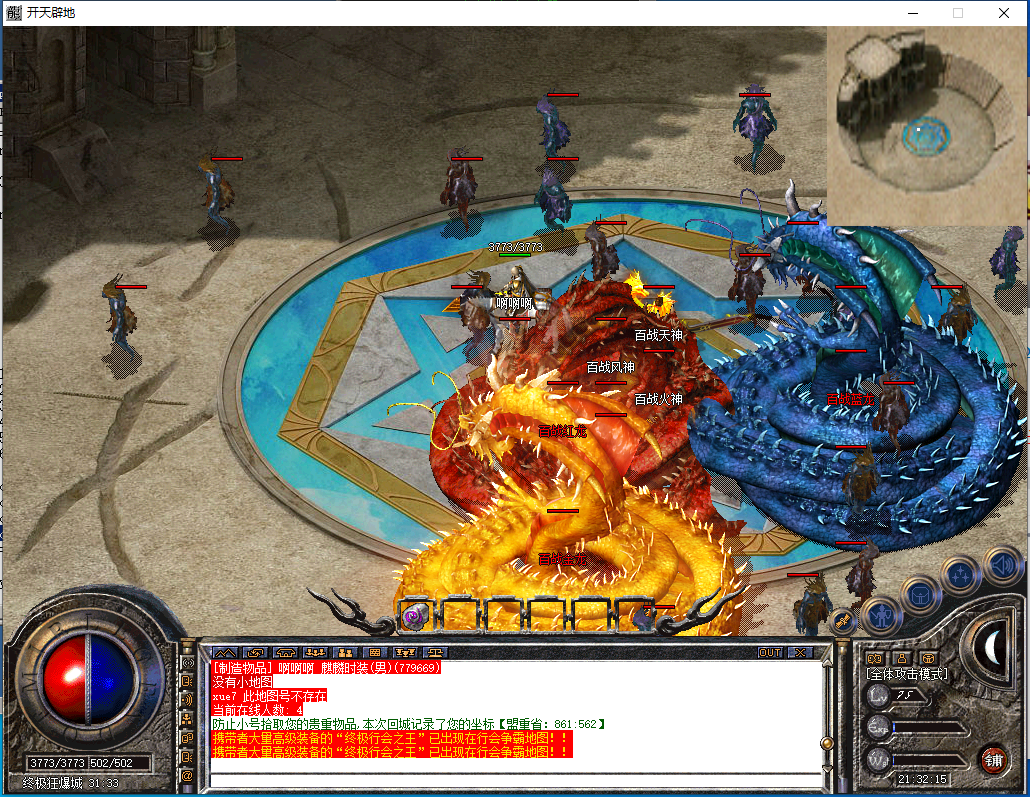Click the OUT button above chat
Image resolution: width=1030 pixels, height=797 pixels.
click(x=769, y=652)
